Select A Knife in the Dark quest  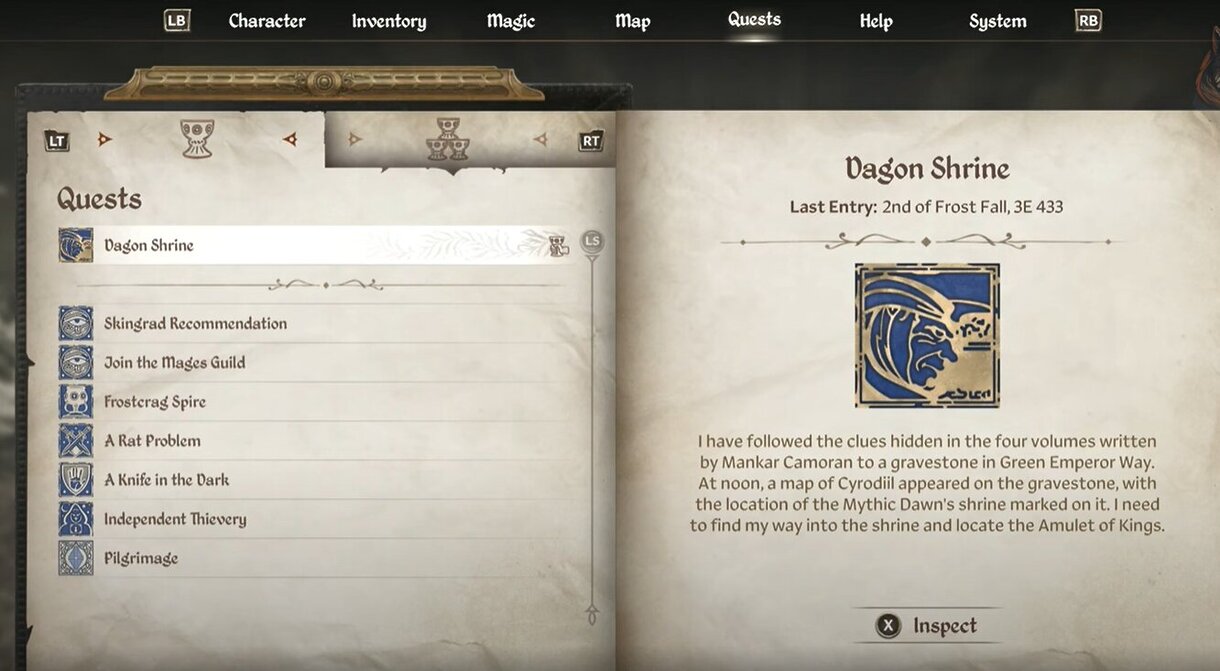[x=166, y=480]
